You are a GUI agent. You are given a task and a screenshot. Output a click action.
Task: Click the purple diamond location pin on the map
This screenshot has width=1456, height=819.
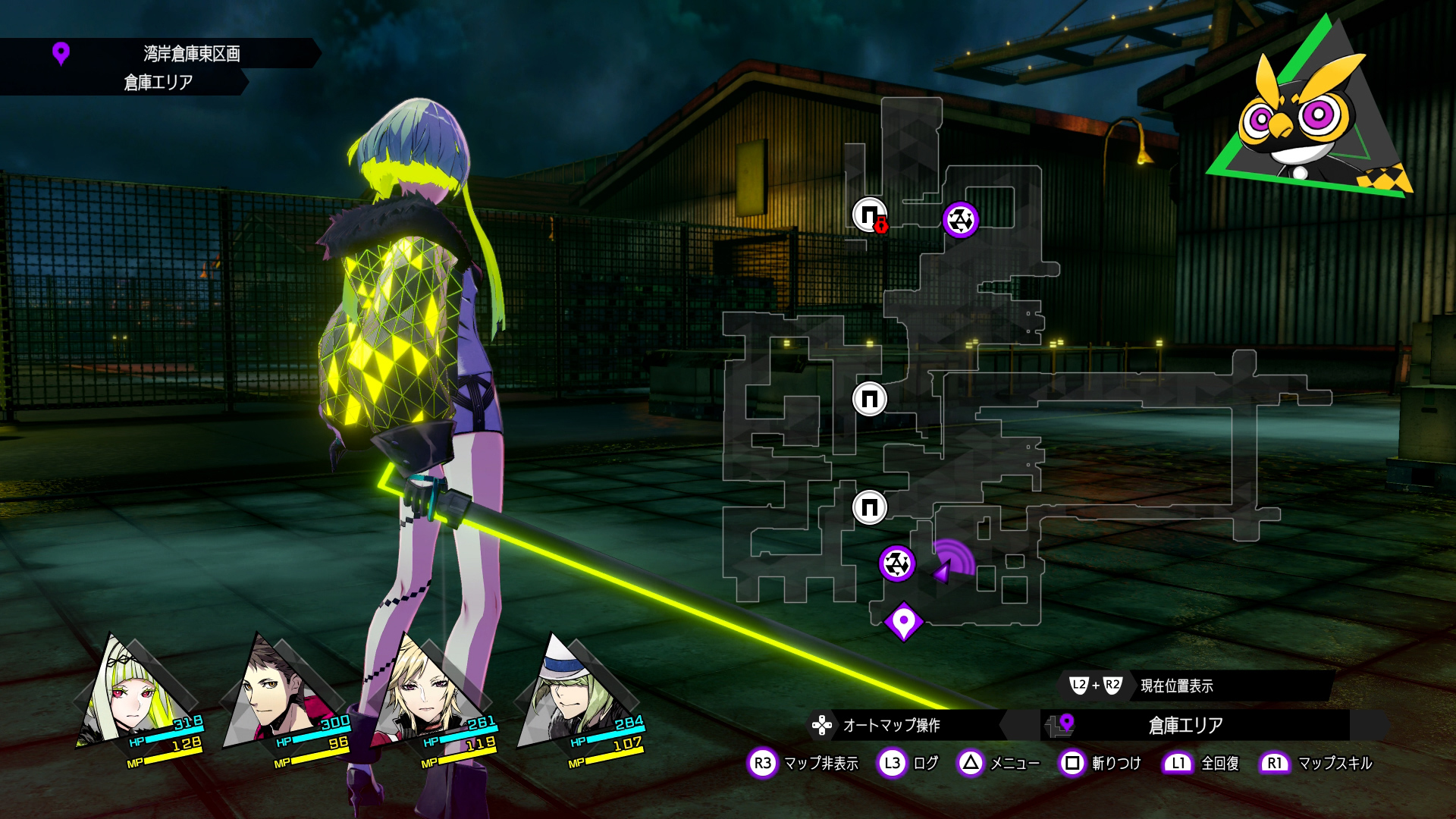[x=903, y=623]
